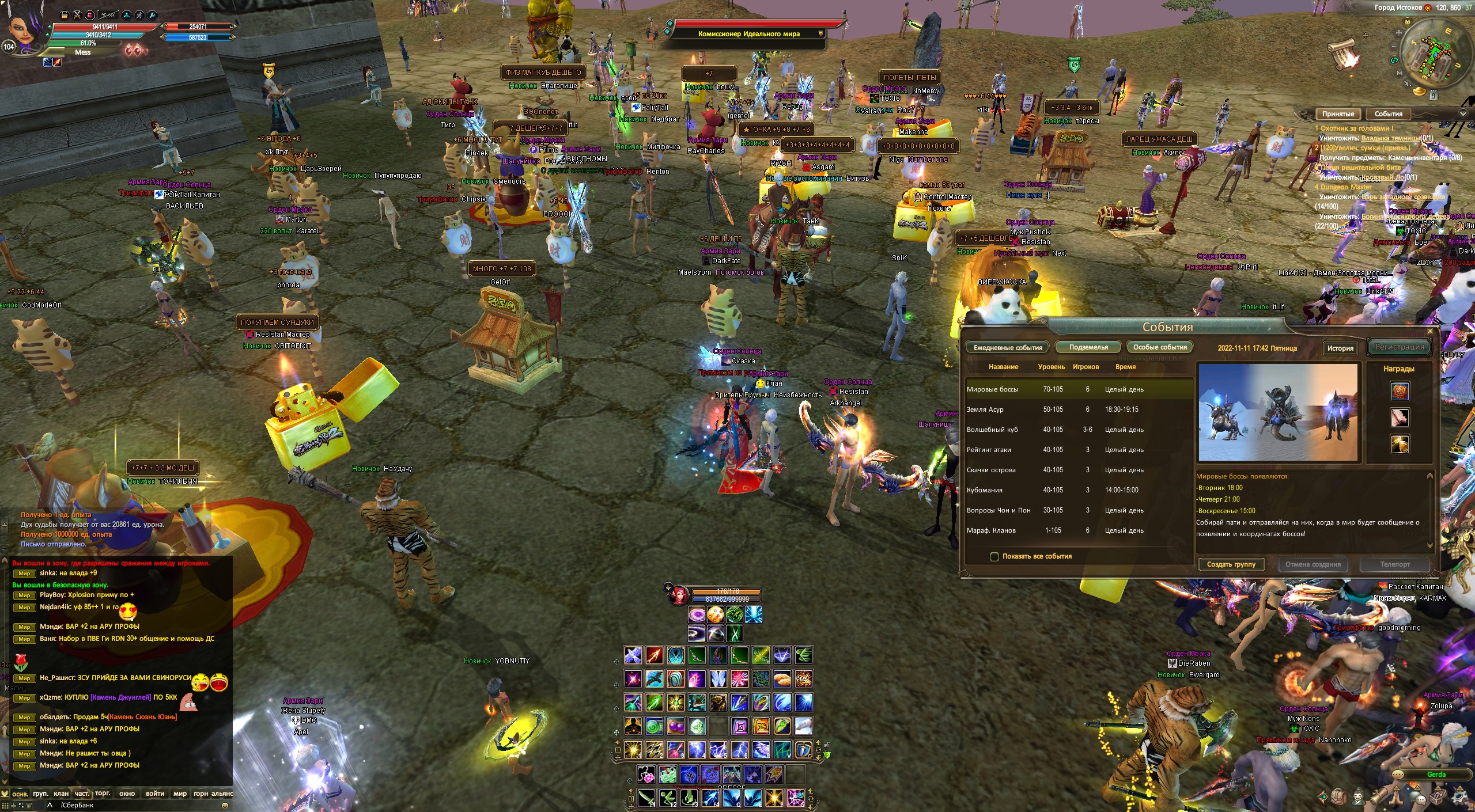Tick the Показать все события checkbox
Image resolution: width=1475 pixels, height=812 pixels.
coord(994,556)
